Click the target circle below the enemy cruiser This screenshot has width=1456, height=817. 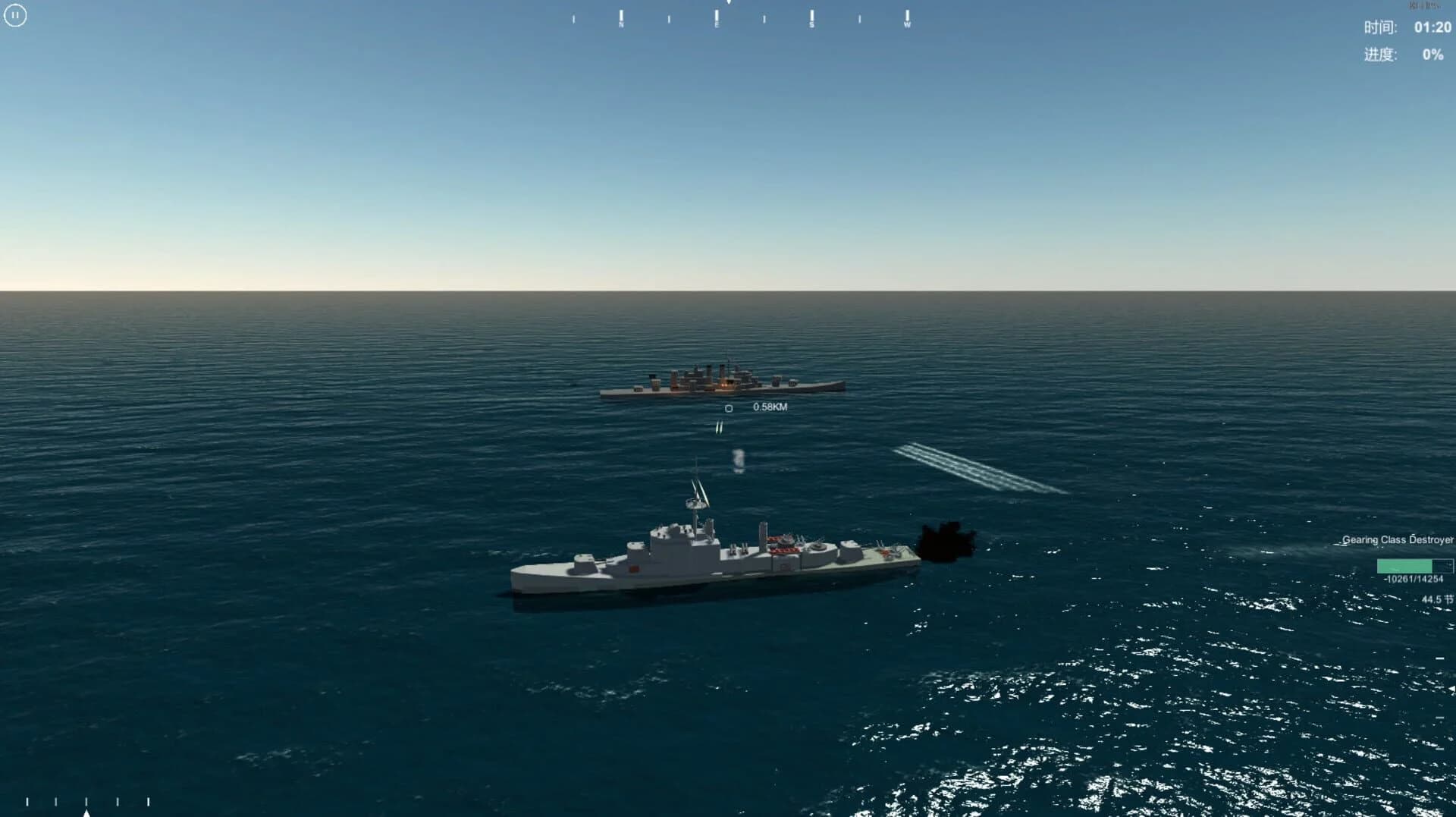(x=729, y=408)
